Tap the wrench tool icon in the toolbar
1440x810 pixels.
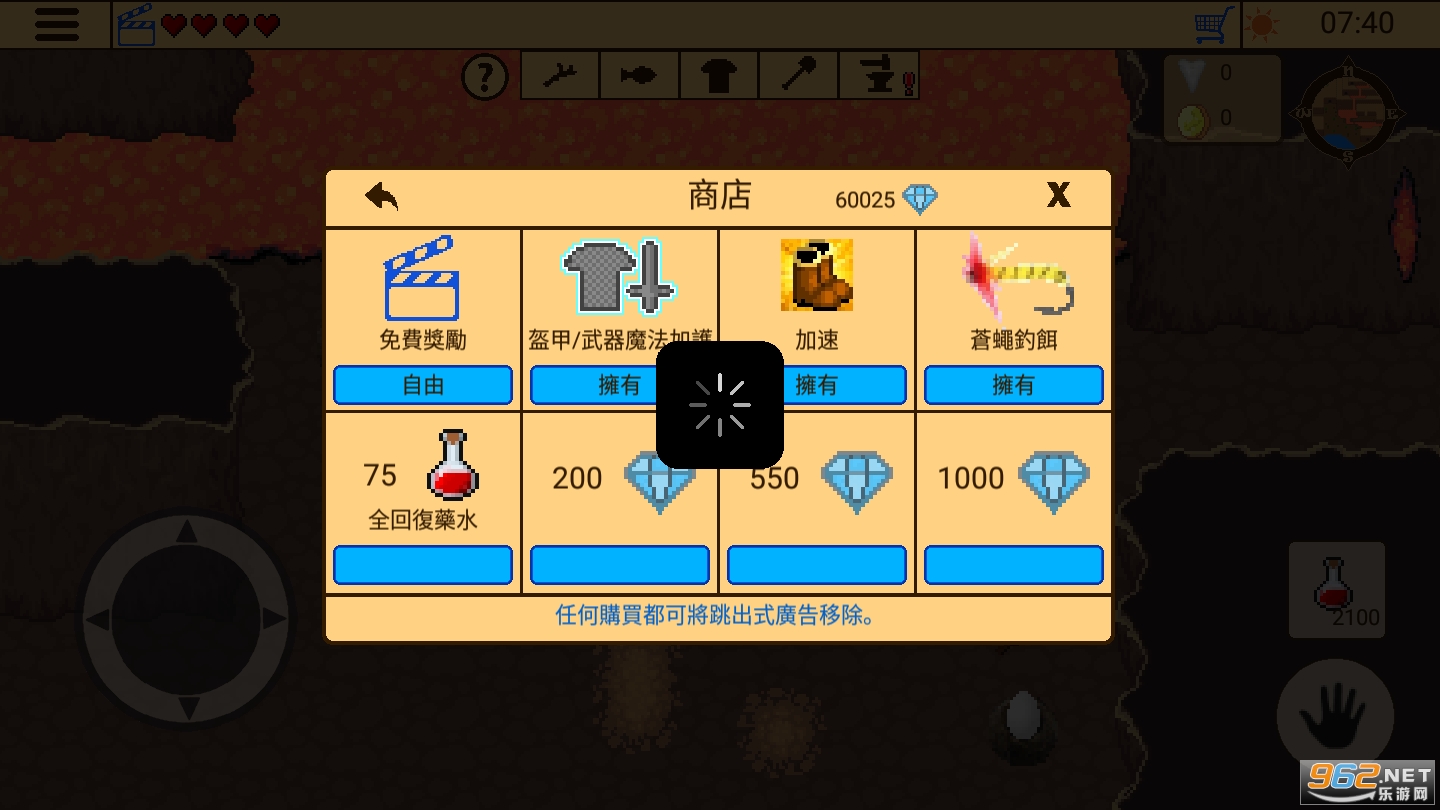(x=559, y=74)
